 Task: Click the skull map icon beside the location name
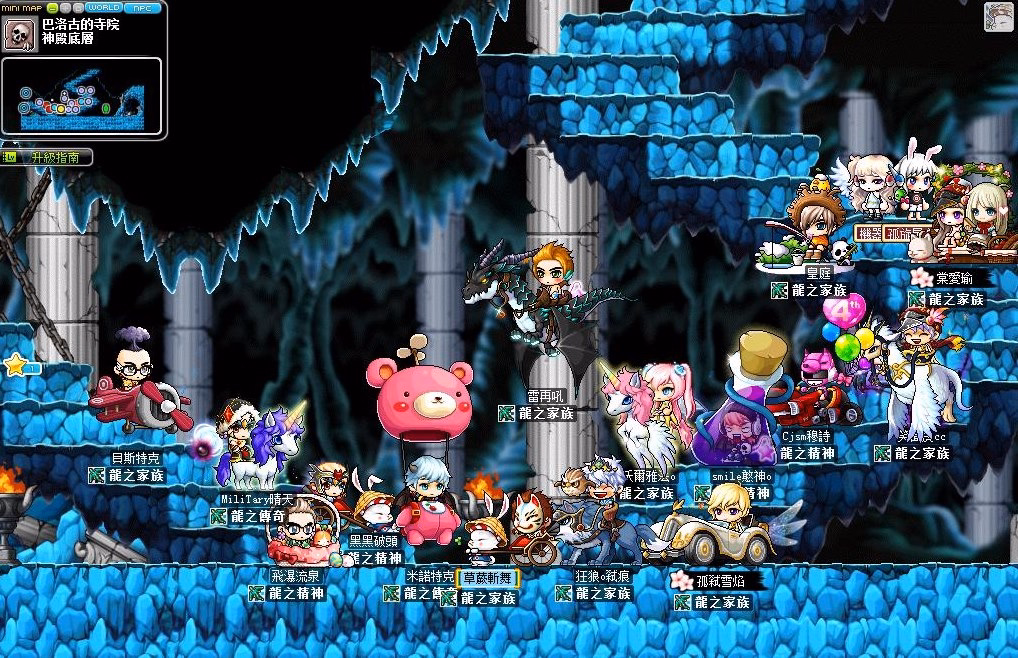[x=17, y=34]
